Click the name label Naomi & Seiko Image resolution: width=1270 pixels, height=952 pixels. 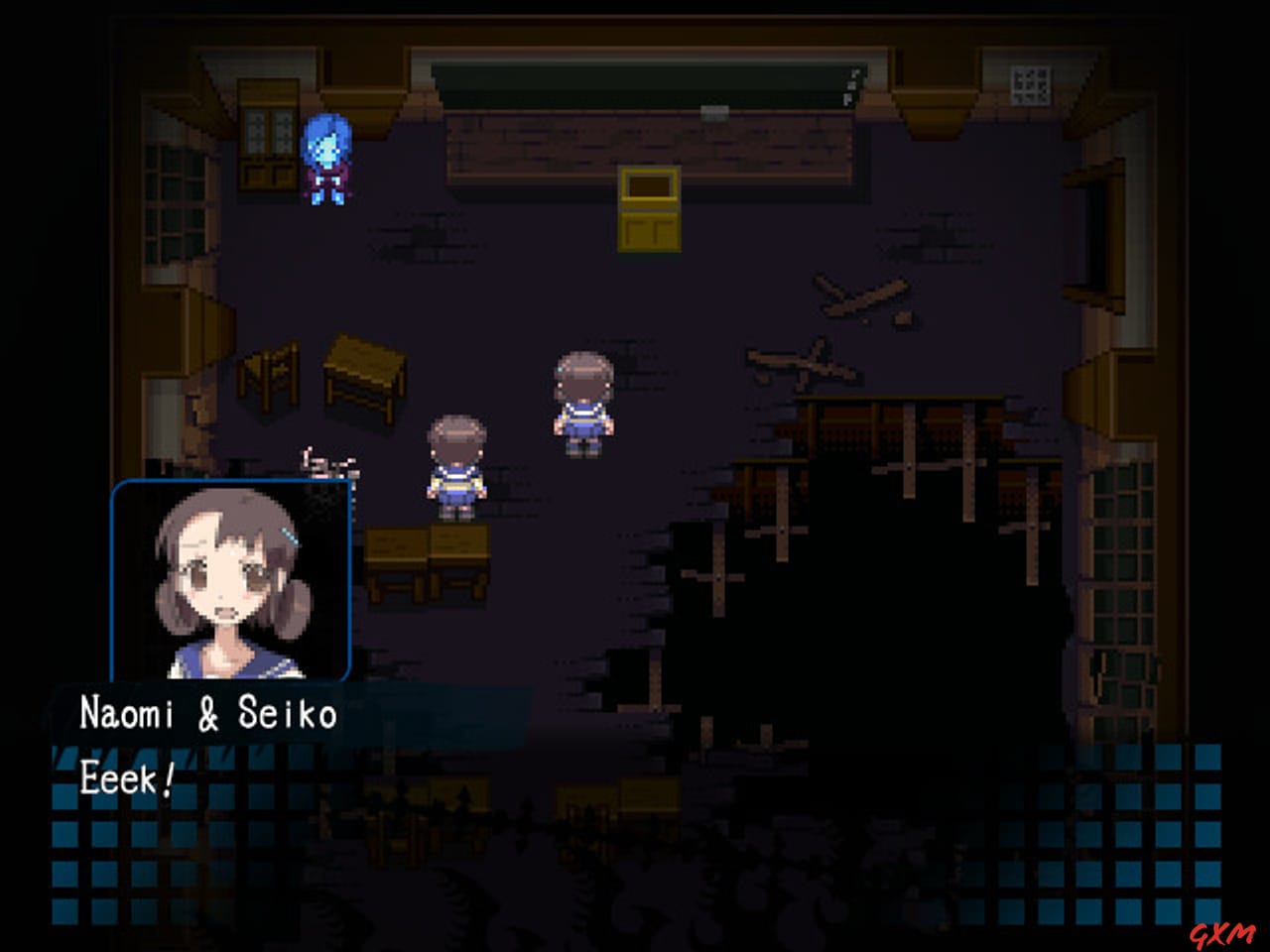point(206,711)
